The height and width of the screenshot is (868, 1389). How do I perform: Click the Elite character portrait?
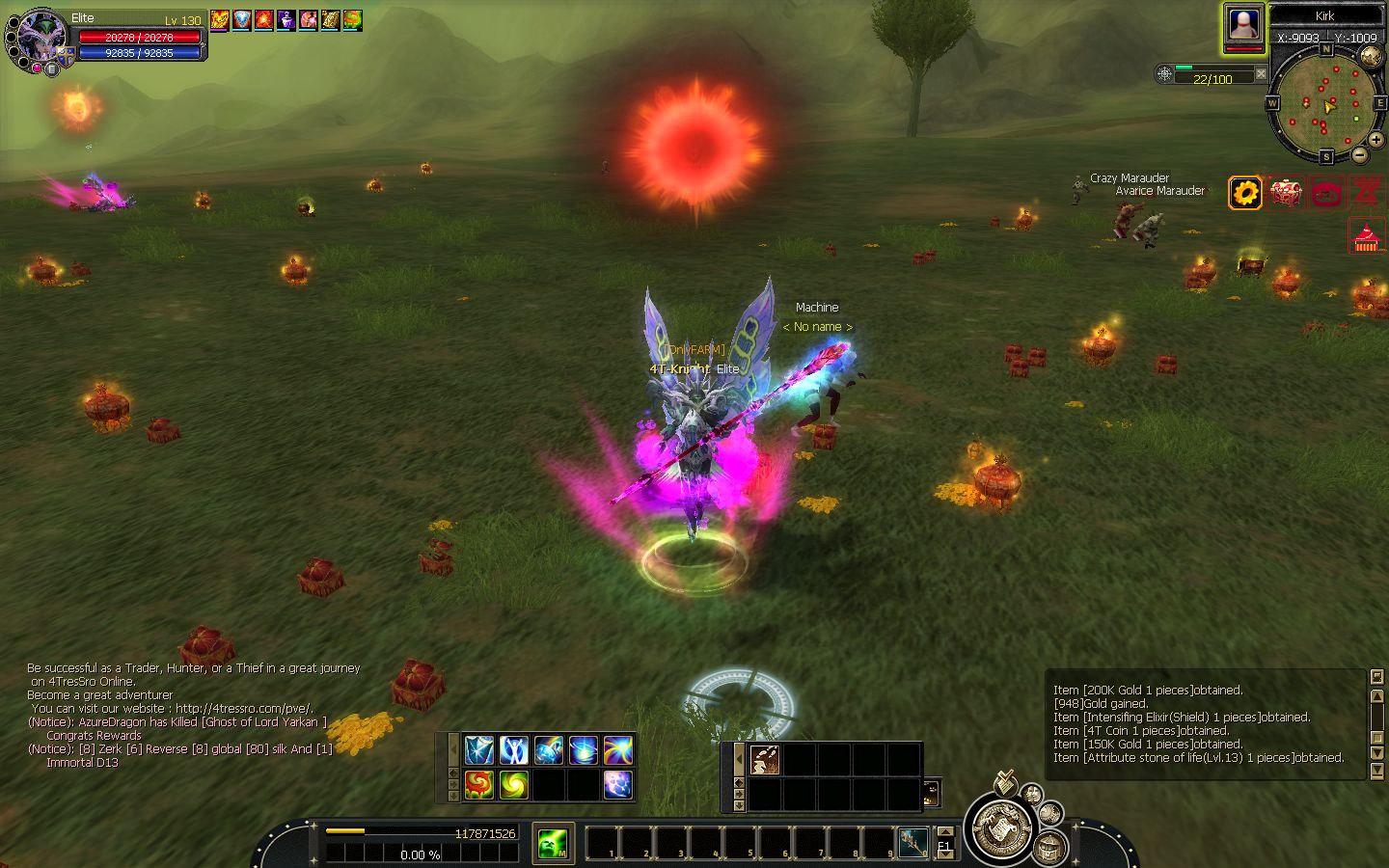pos(37,39)
